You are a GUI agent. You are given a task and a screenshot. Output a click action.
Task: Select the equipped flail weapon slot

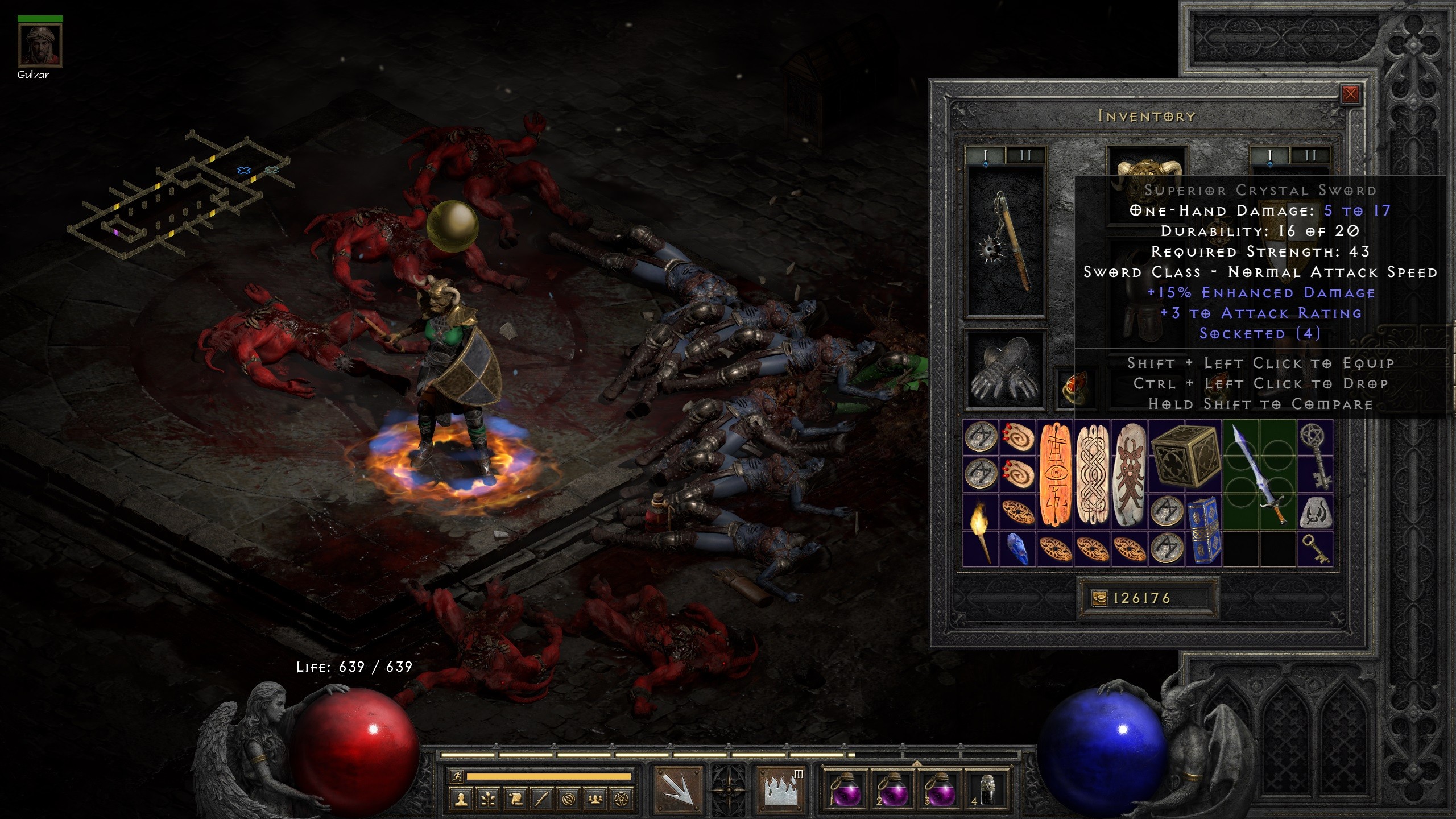(1006, 242)
